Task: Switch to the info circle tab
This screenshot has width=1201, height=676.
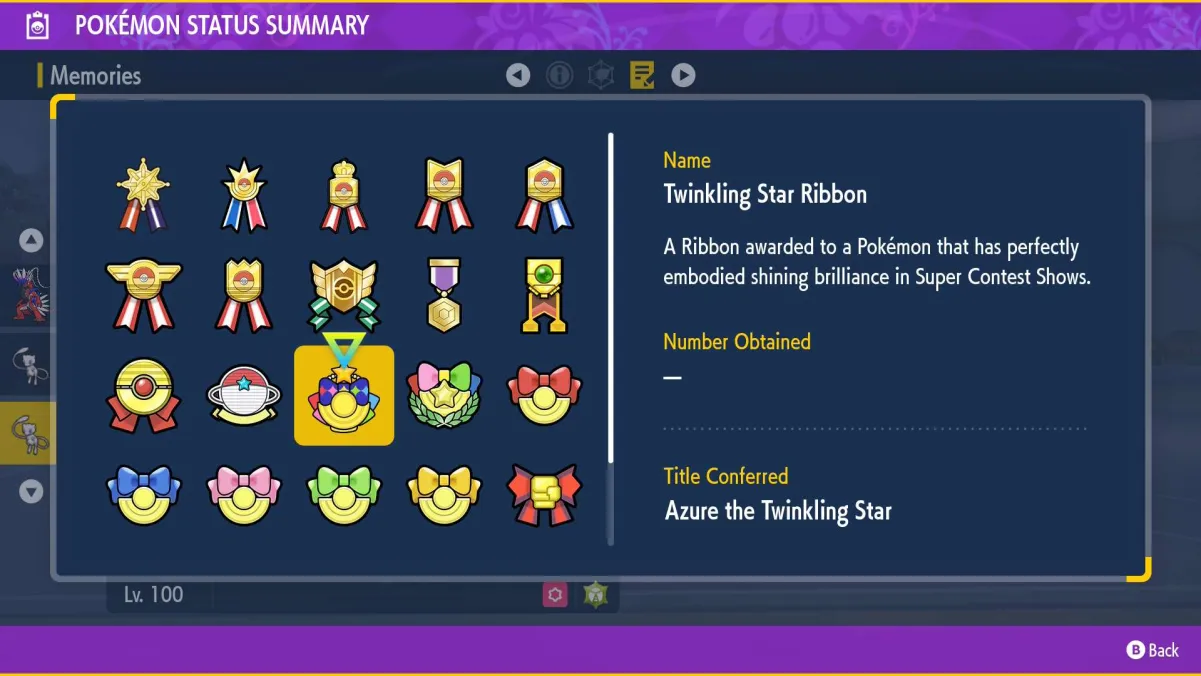Action: (559, 75)
